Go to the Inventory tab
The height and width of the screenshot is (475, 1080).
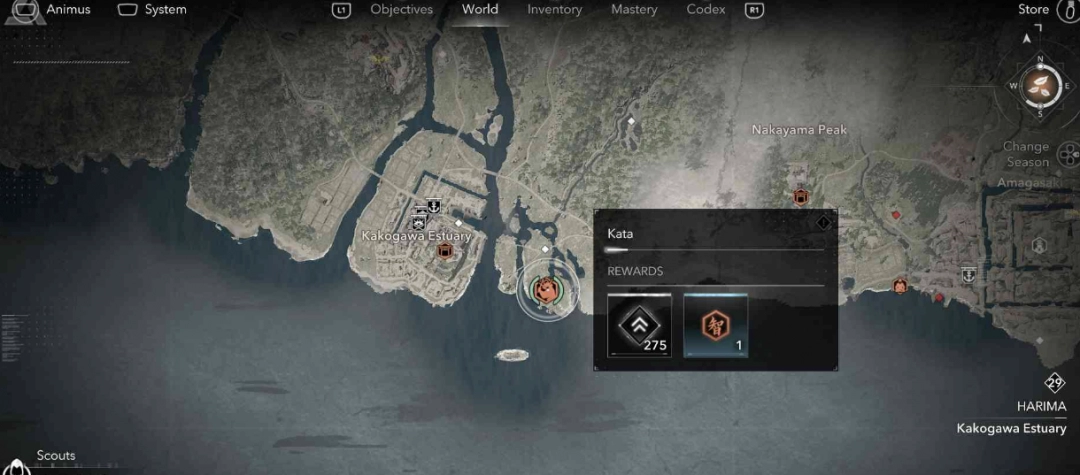pyautogui.click(x=554, y=10)
